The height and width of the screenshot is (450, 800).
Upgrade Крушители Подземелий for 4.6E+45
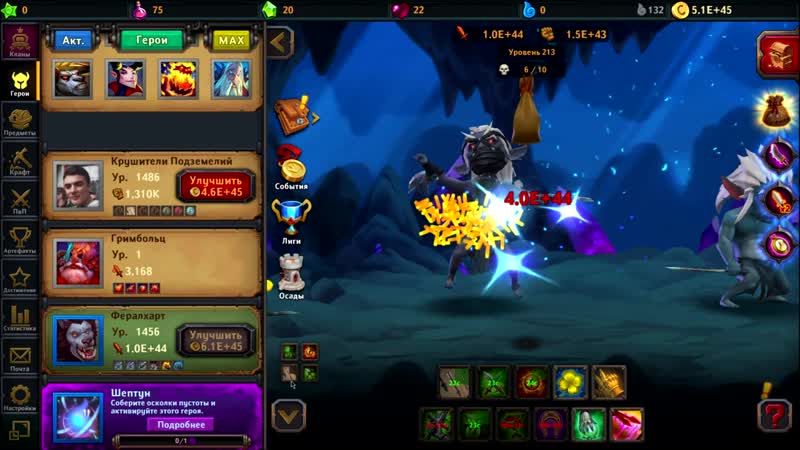(216, 185)
